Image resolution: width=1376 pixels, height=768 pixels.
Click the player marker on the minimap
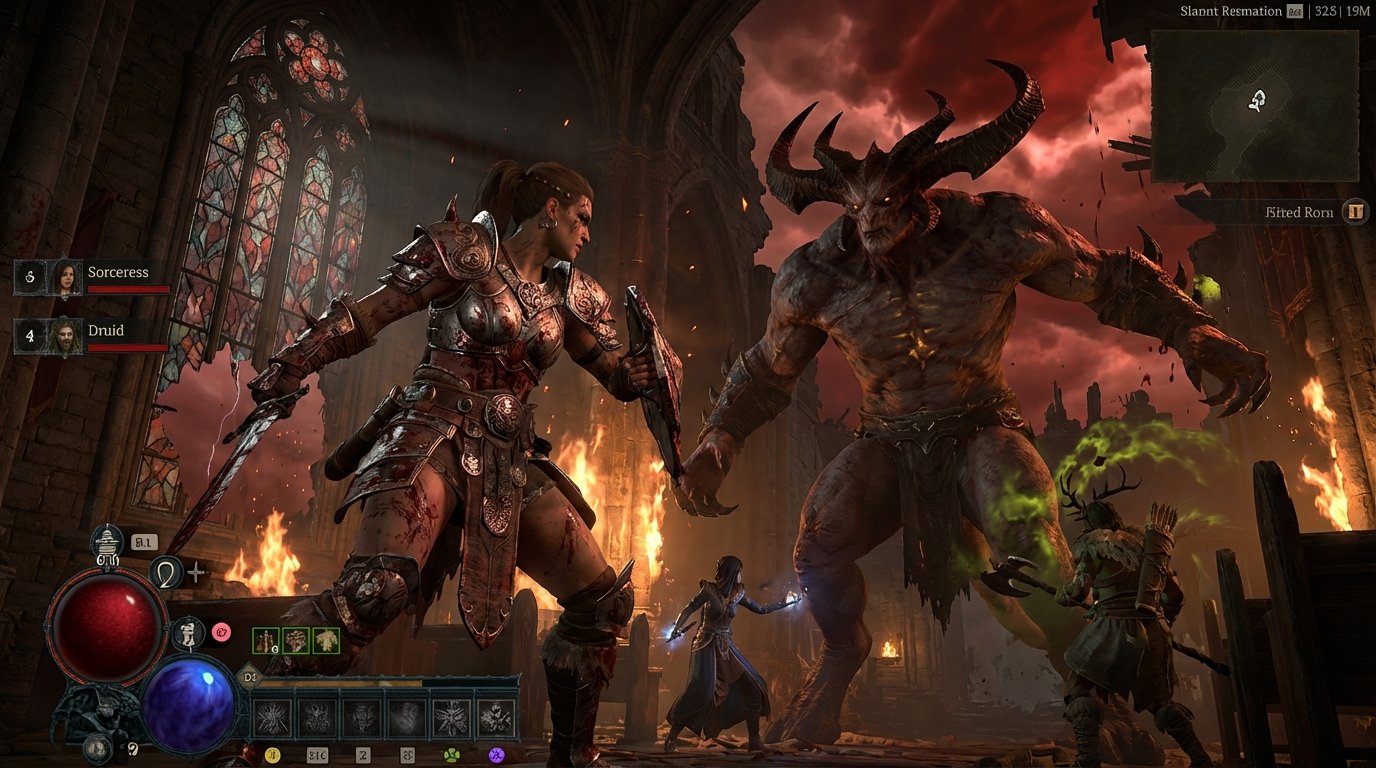(x=1258, y=100)
